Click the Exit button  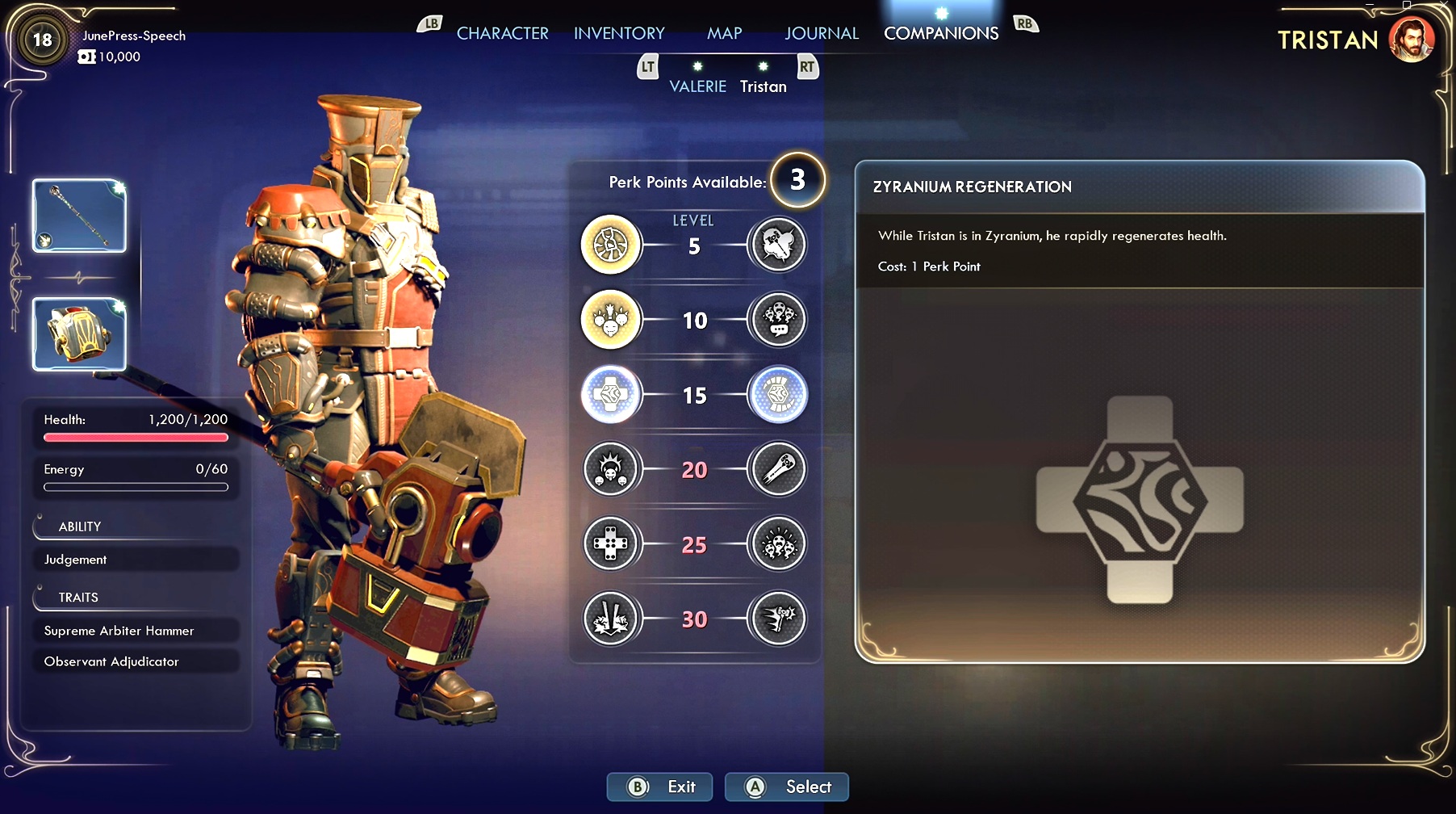tap(659, 787)
